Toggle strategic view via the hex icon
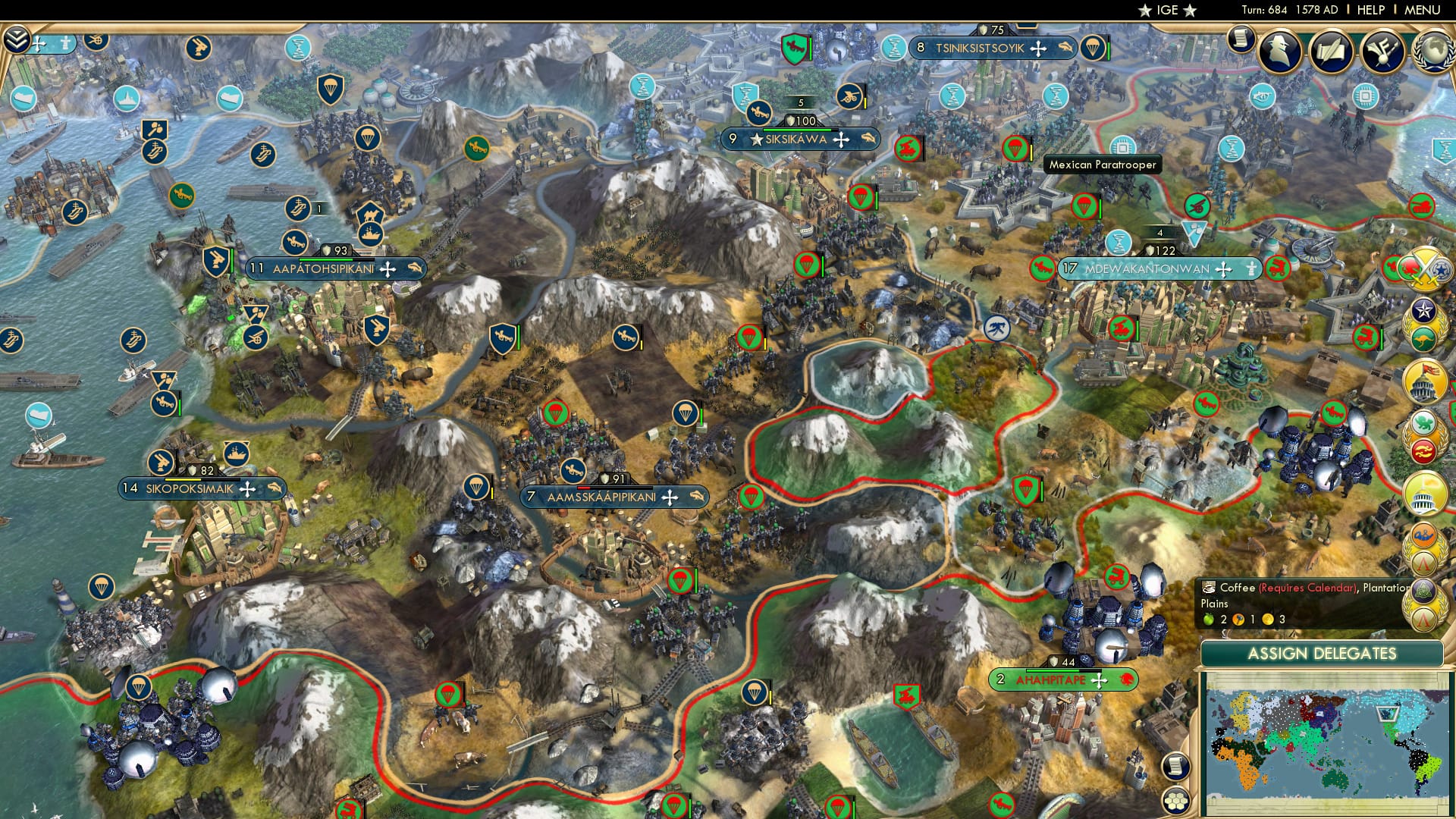 coord(1176,801)
